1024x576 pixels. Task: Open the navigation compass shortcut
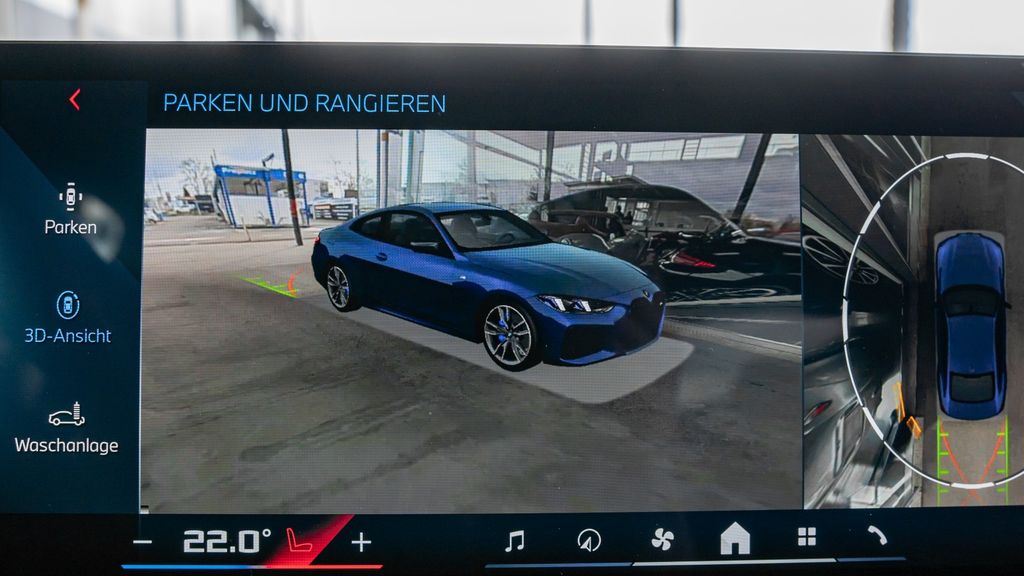[x=589, y=541]
